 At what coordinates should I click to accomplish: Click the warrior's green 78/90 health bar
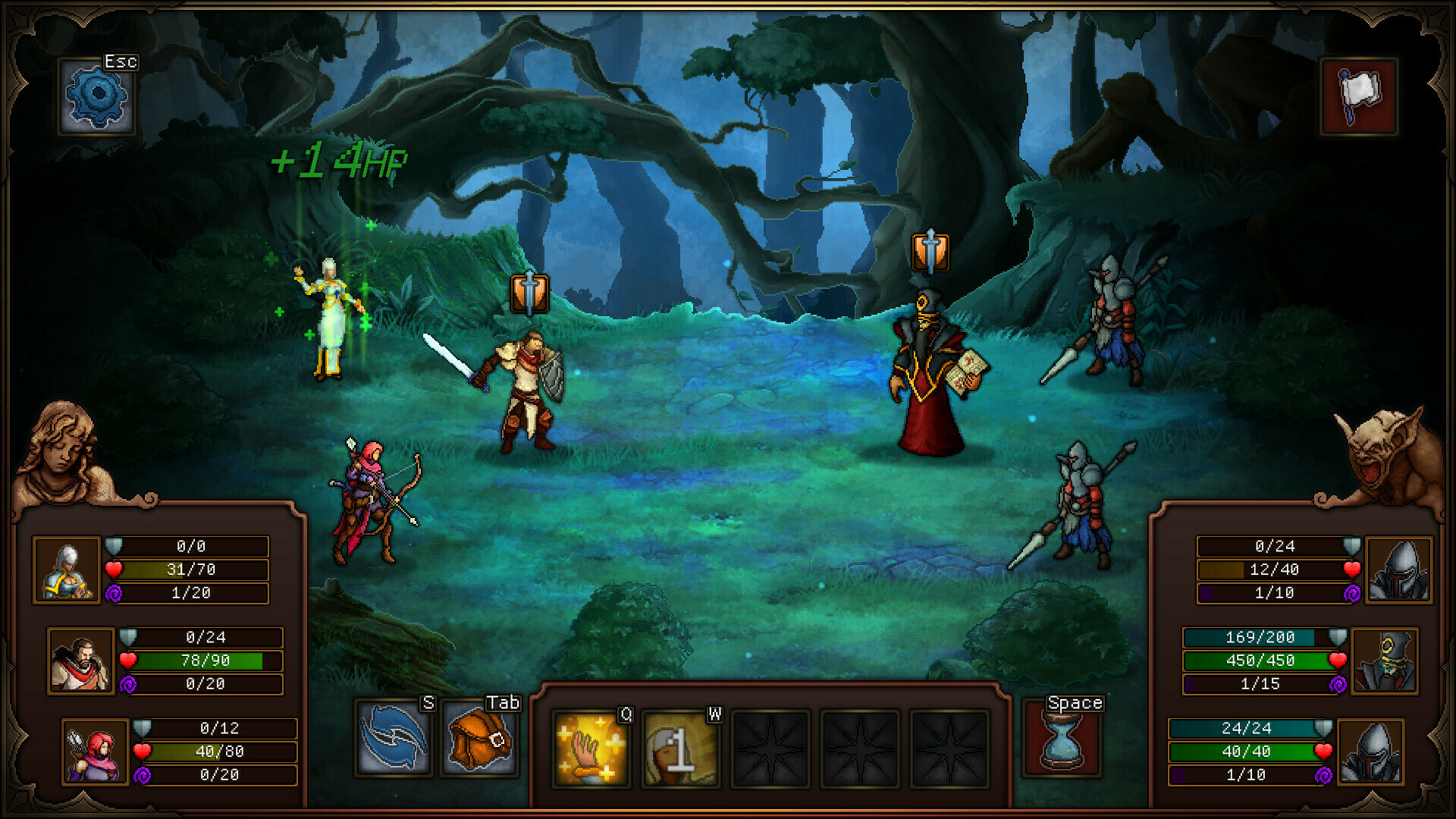pyautogui.click(x=205, y=661)
